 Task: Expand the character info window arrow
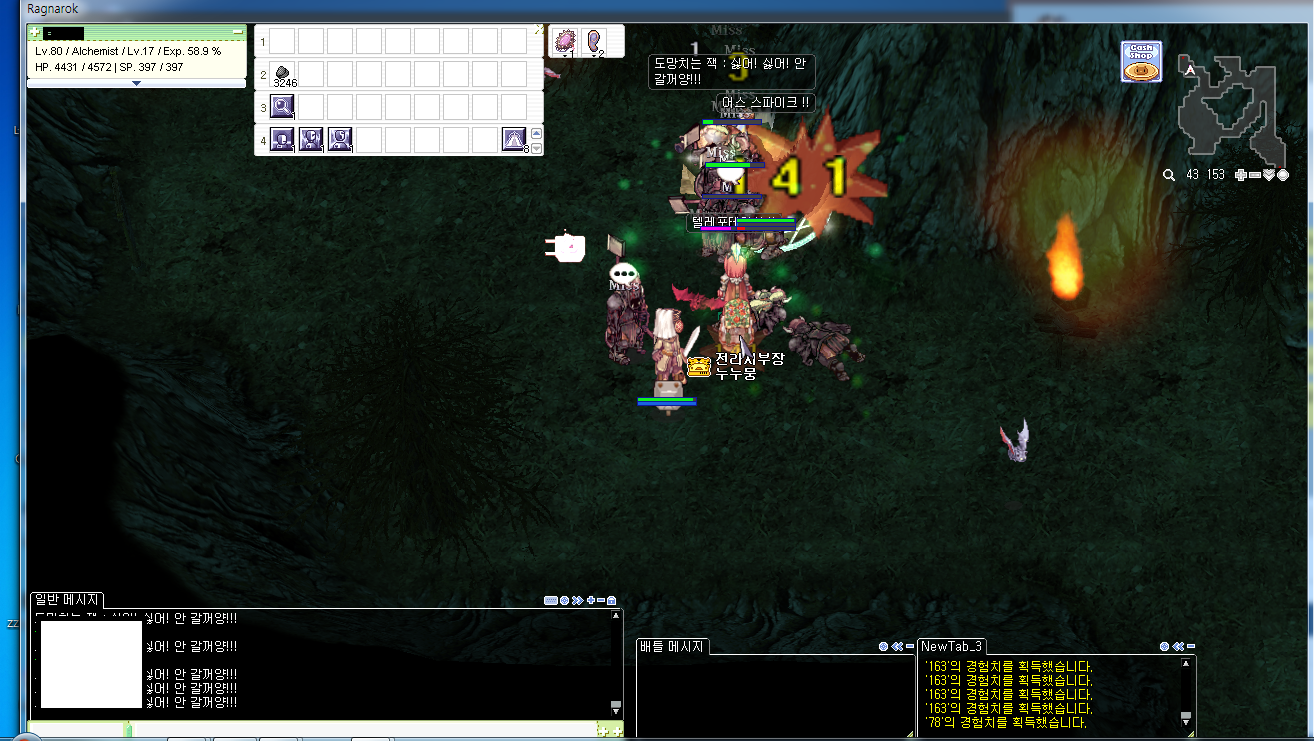(x=136, y=83)
